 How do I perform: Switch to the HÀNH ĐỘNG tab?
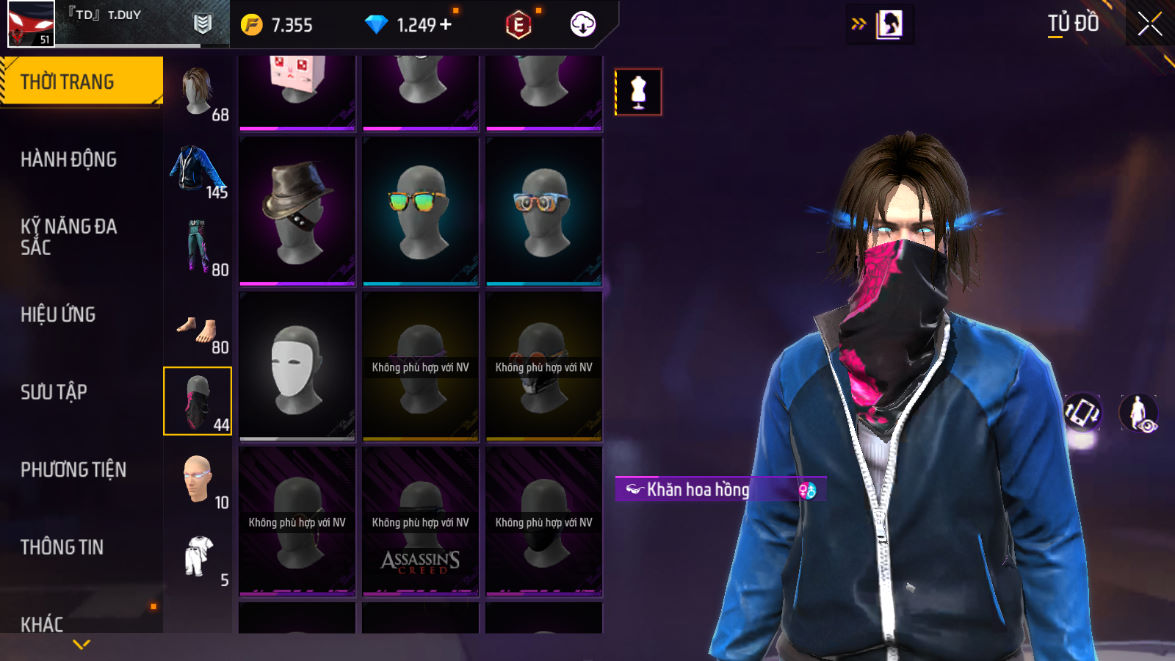pos(68,159)
